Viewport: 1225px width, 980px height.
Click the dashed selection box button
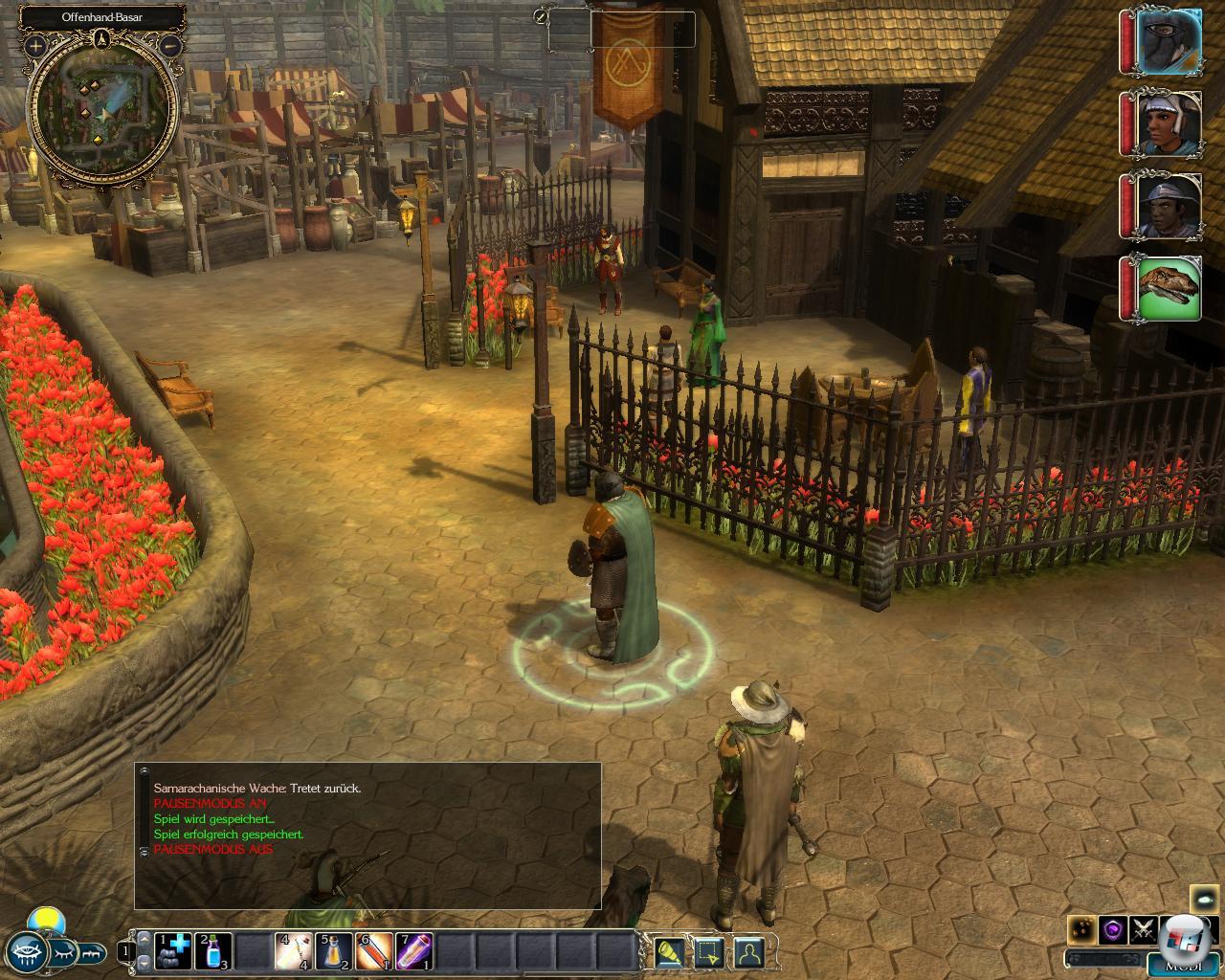click(708, 952)
